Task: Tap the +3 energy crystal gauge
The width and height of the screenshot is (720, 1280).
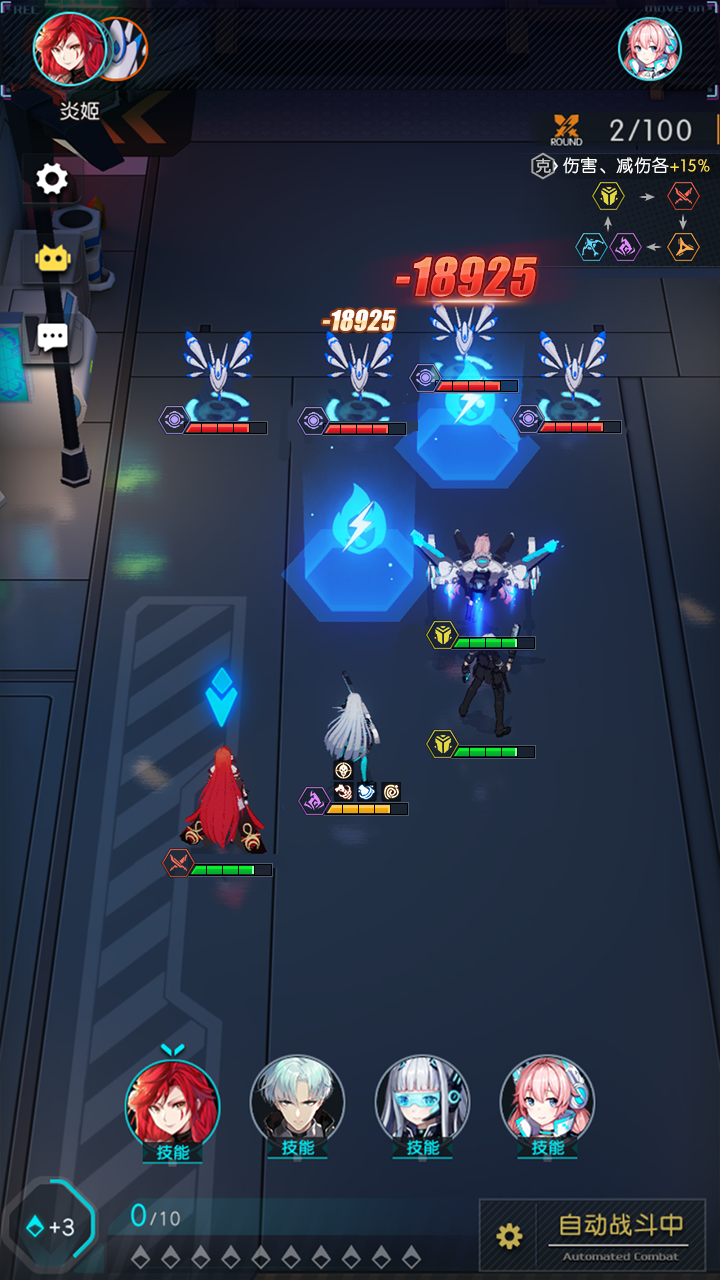Action: coord(52,1226)
